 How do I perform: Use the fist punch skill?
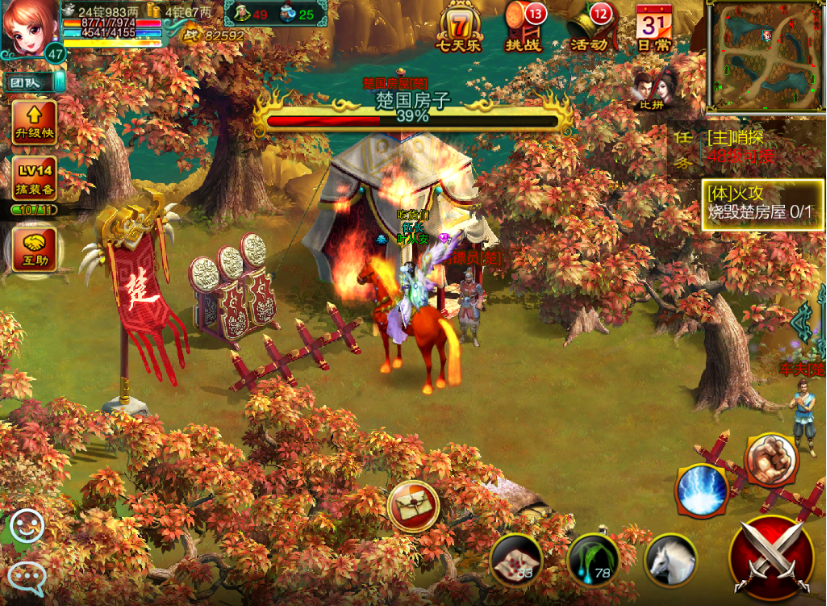(x=771, y=461)
